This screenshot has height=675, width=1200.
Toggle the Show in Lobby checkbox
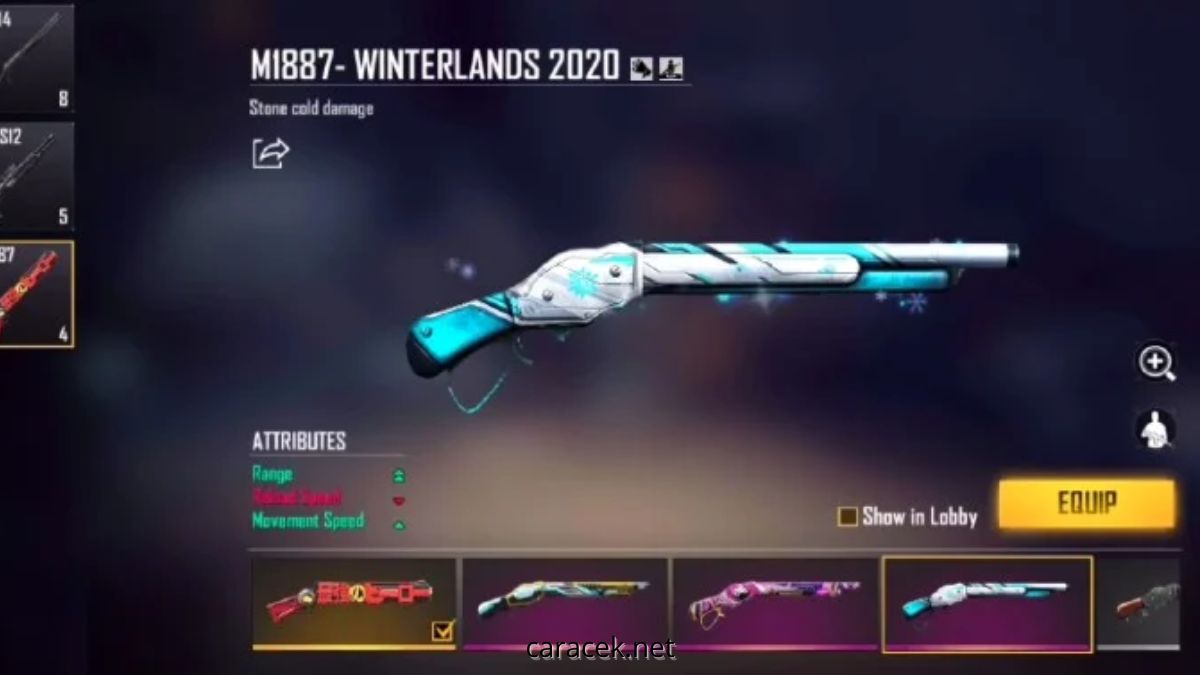(x=848, y=517)
